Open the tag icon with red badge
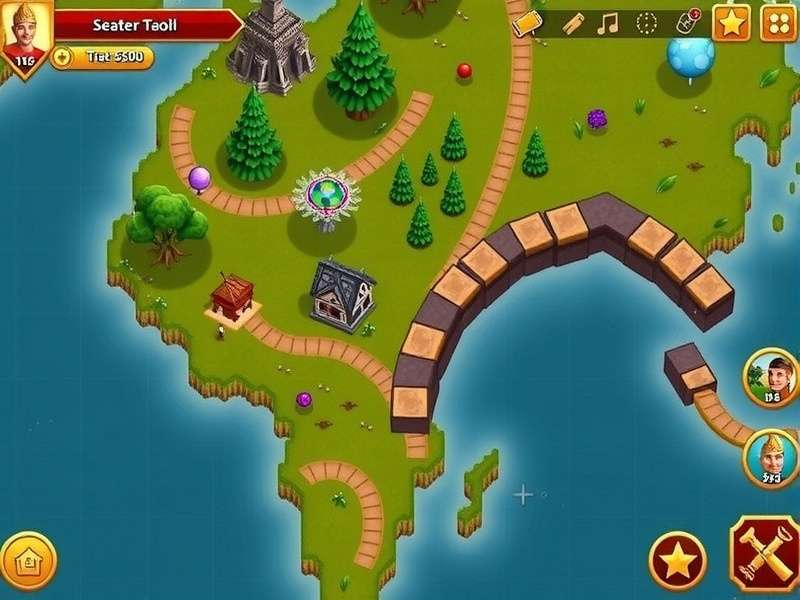Image resolution: width=800 pixels, height=600 pixels. point(689,22)
